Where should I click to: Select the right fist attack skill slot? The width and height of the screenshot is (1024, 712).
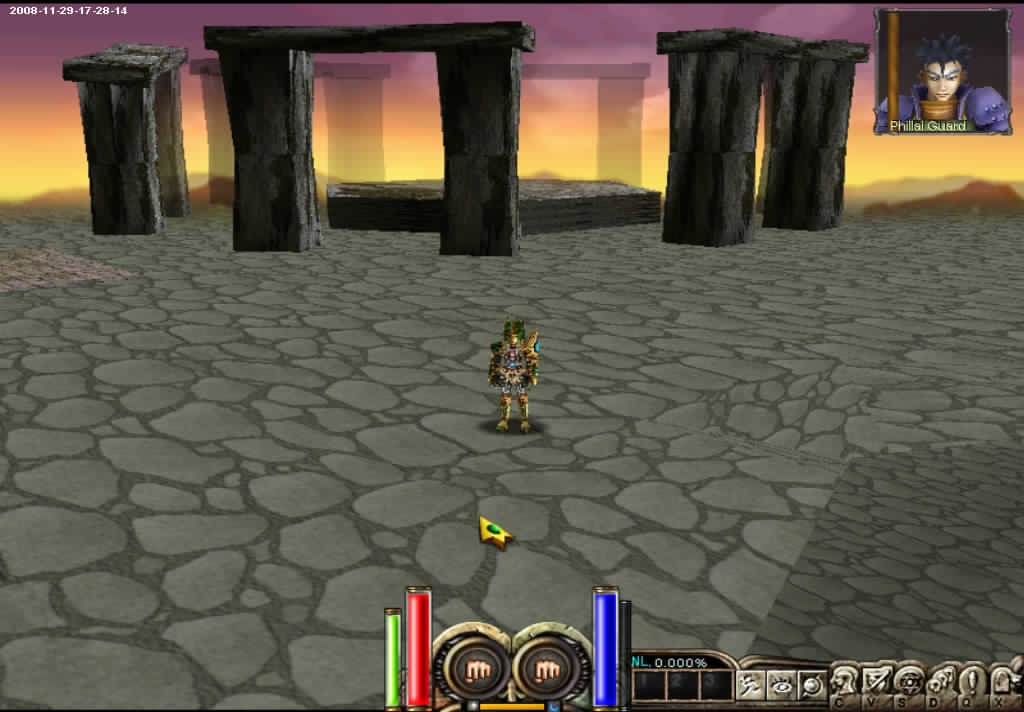point(546,667)
